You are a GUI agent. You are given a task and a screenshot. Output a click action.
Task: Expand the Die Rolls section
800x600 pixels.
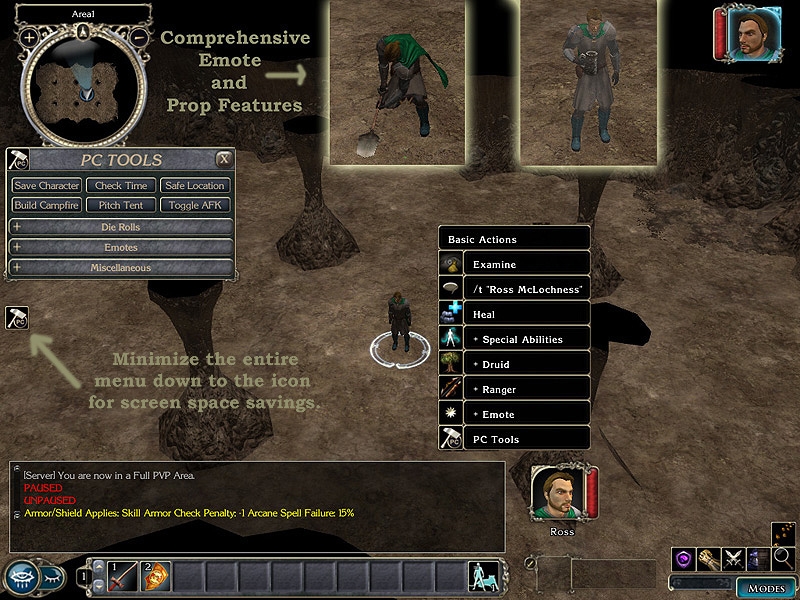121,227
